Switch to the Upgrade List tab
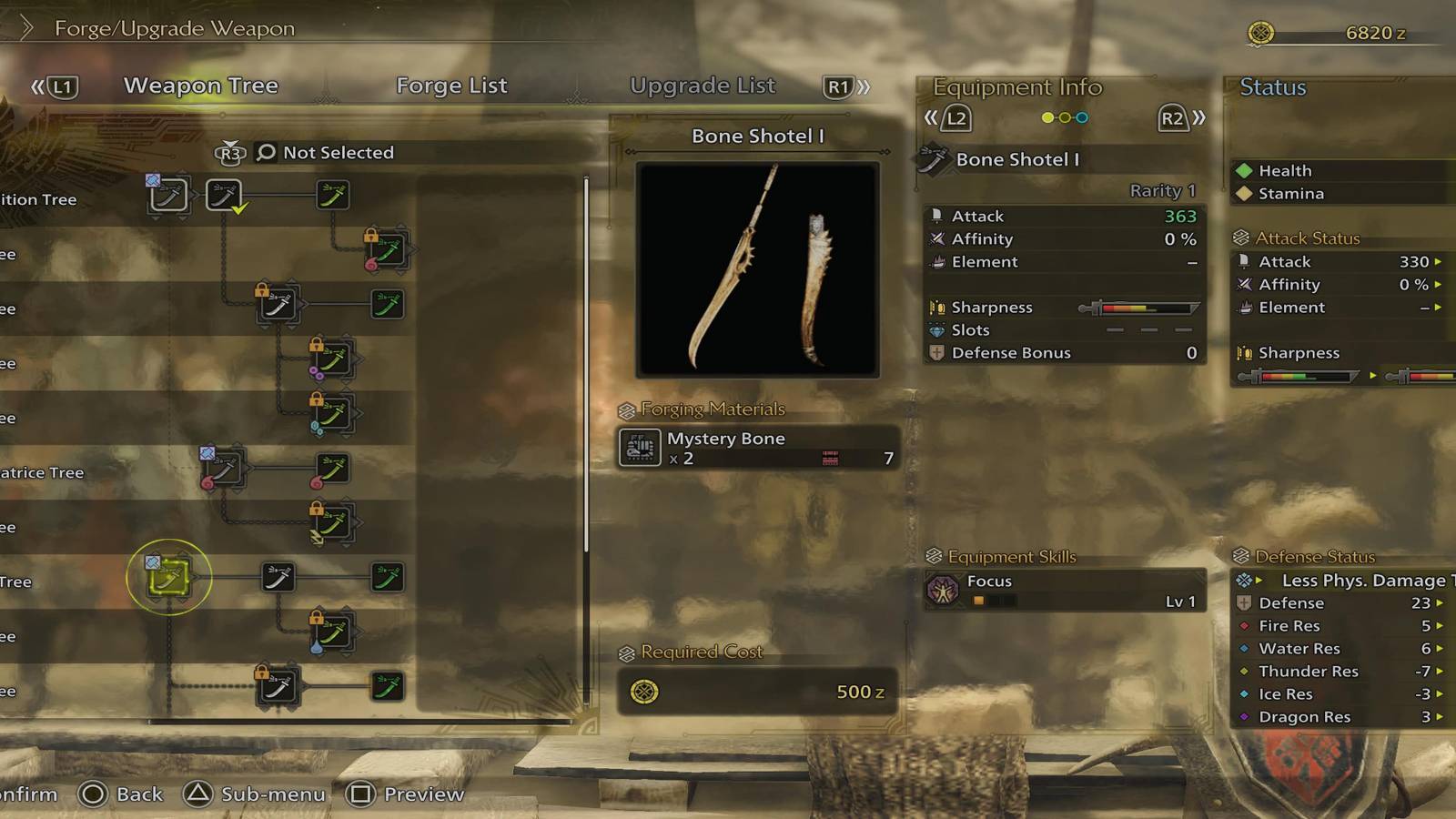1456x819 pixels. point(703,86)
